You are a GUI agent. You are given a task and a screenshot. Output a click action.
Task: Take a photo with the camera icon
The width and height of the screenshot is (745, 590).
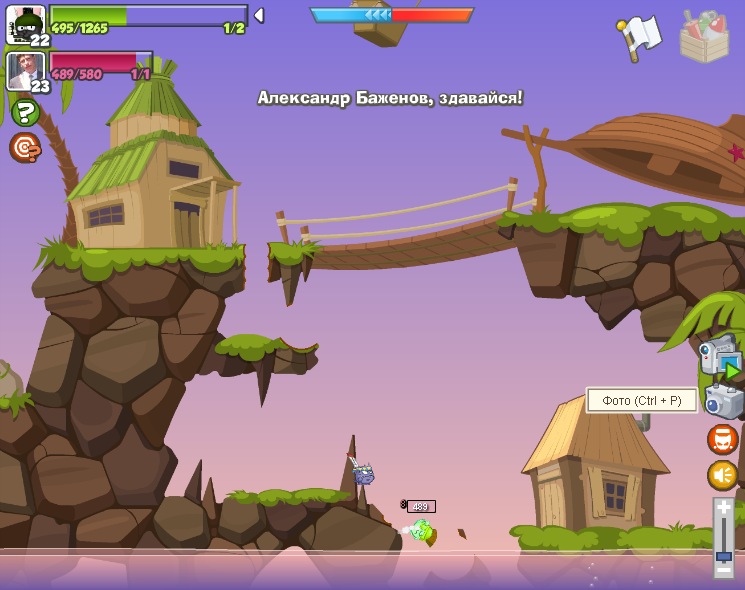click(x=724, y=402)
